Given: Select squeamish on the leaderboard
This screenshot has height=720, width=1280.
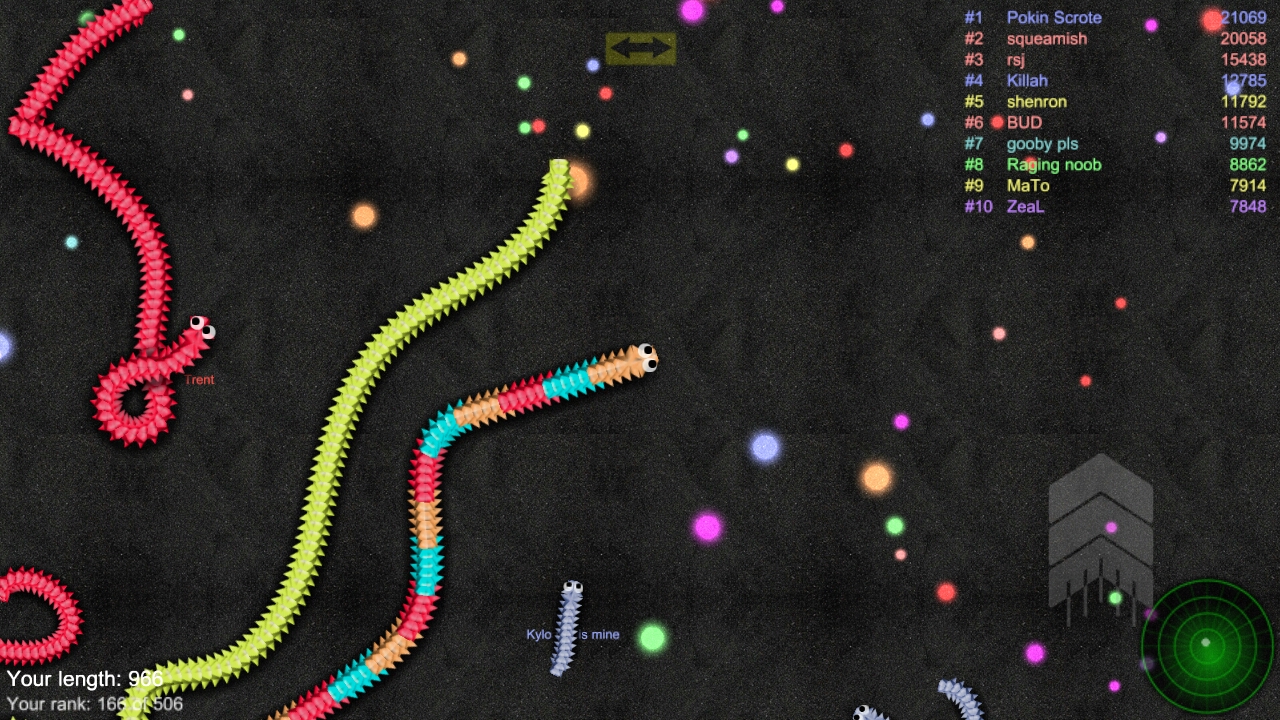Looking at the screenshot, I should tap(1046, 38).
